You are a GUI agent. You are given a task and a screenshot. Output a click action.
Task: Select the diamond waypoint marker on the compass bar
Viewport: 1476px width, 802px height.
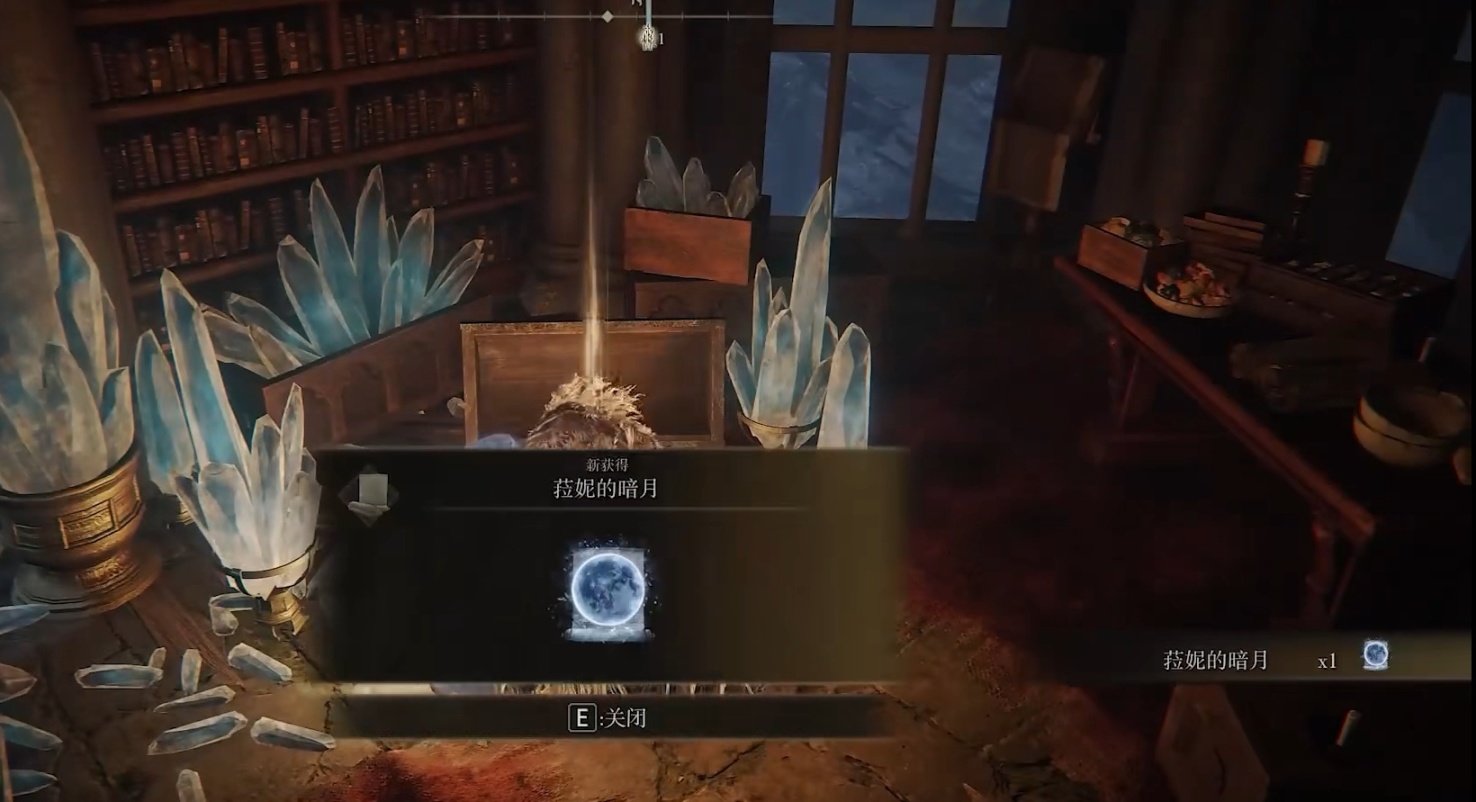point(607,16)
